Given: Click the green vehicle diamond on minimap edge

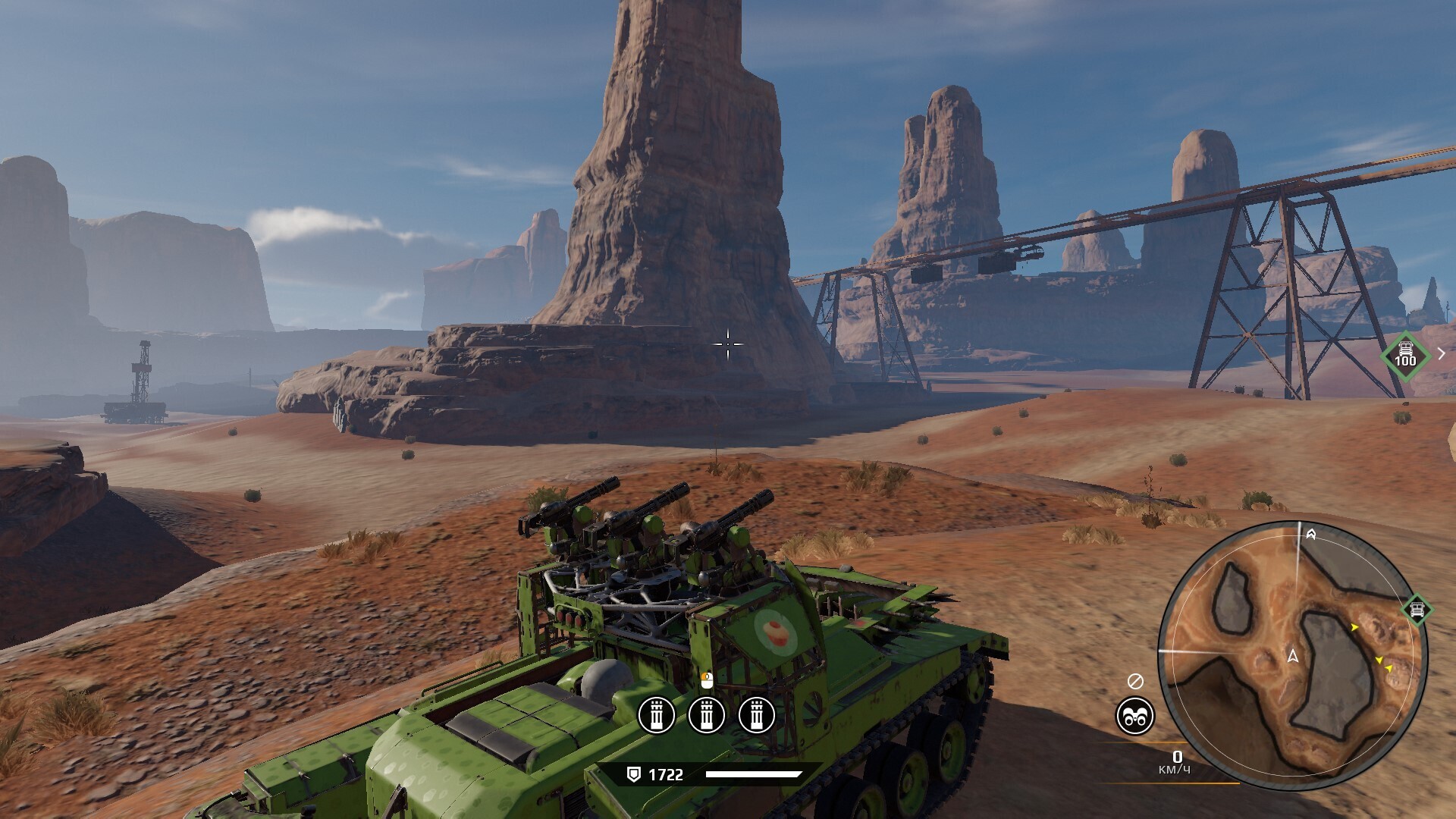Looking at the screenshot, I should coord(1417,609).
